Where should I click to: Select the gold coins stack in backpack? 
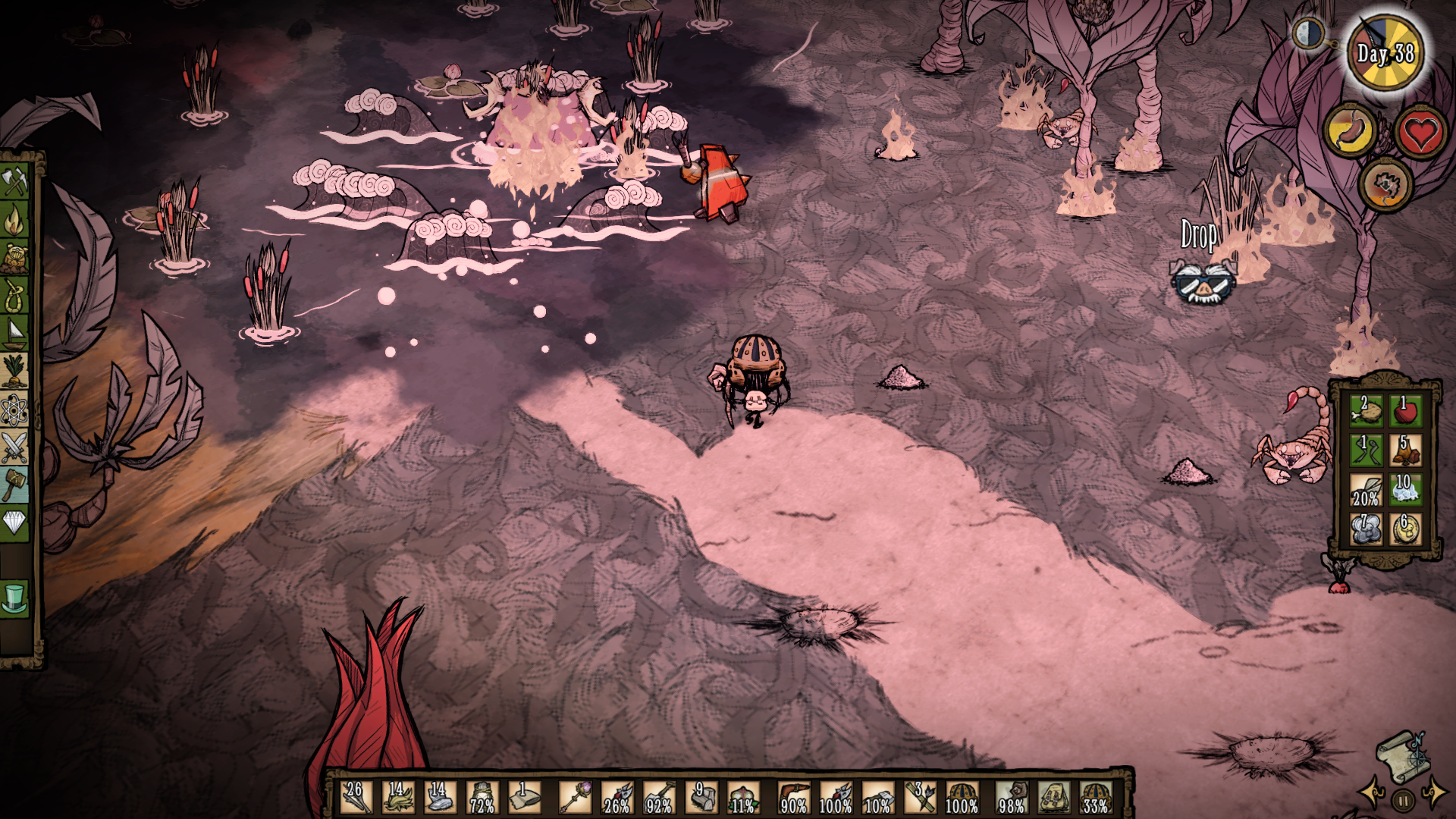point(1405,529)
